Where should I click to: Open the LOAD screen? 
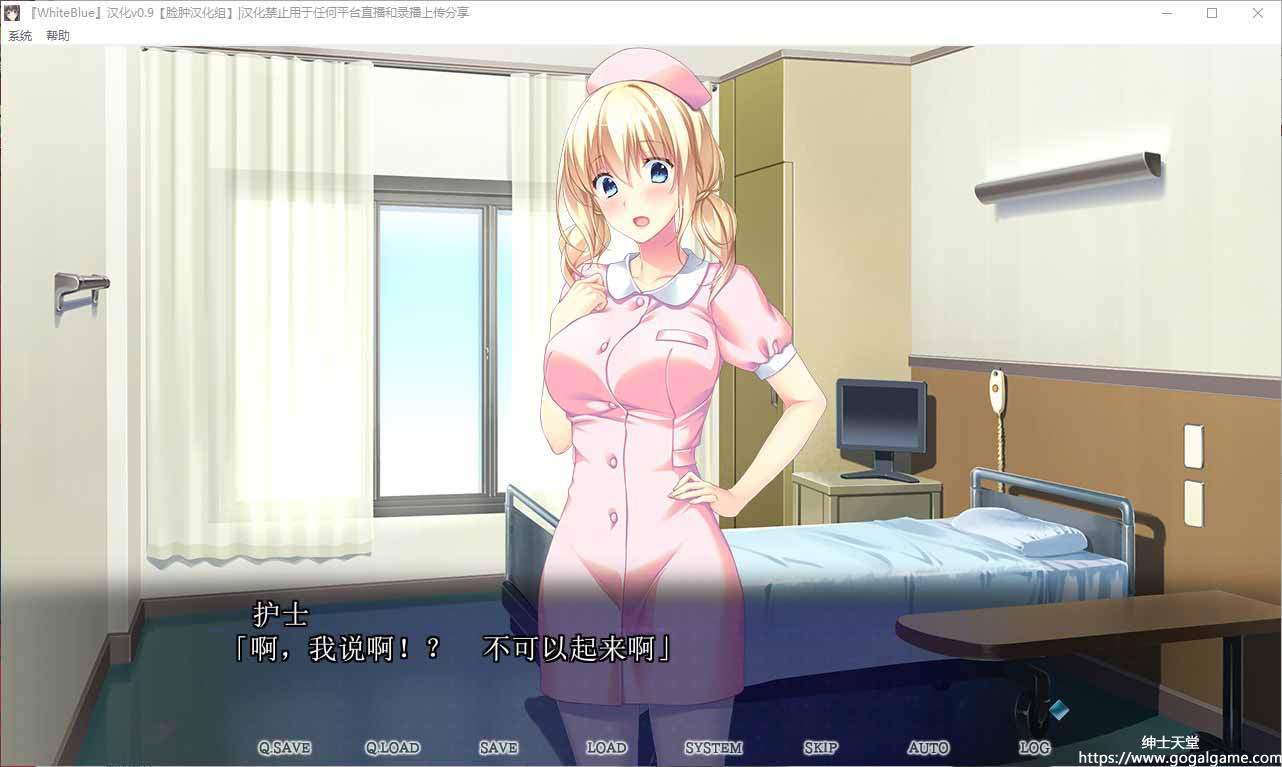[606, 748]
